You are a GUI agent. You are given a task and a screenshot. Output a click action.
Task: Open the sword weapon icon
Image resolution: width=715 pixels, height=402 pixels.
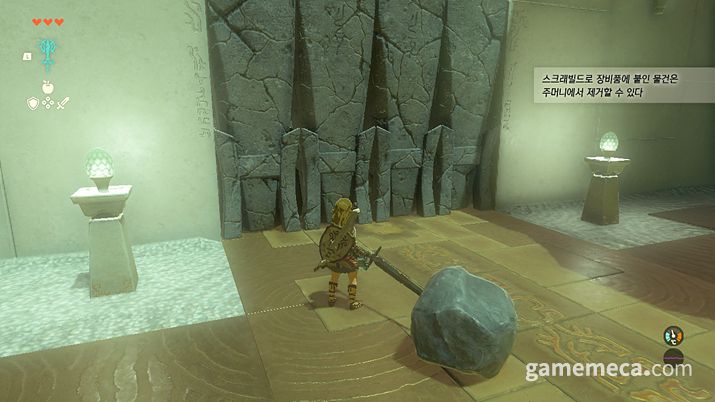[x=61, y=102]
